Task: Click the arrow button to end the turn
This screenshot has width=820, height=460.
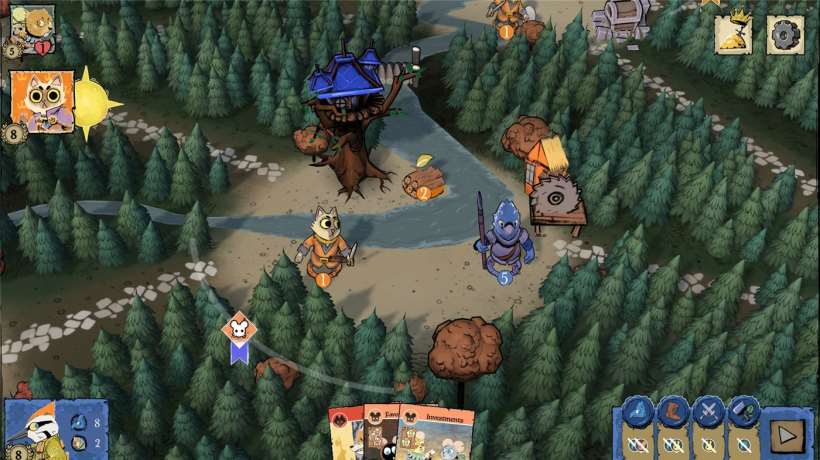Action: coord(787,437)
